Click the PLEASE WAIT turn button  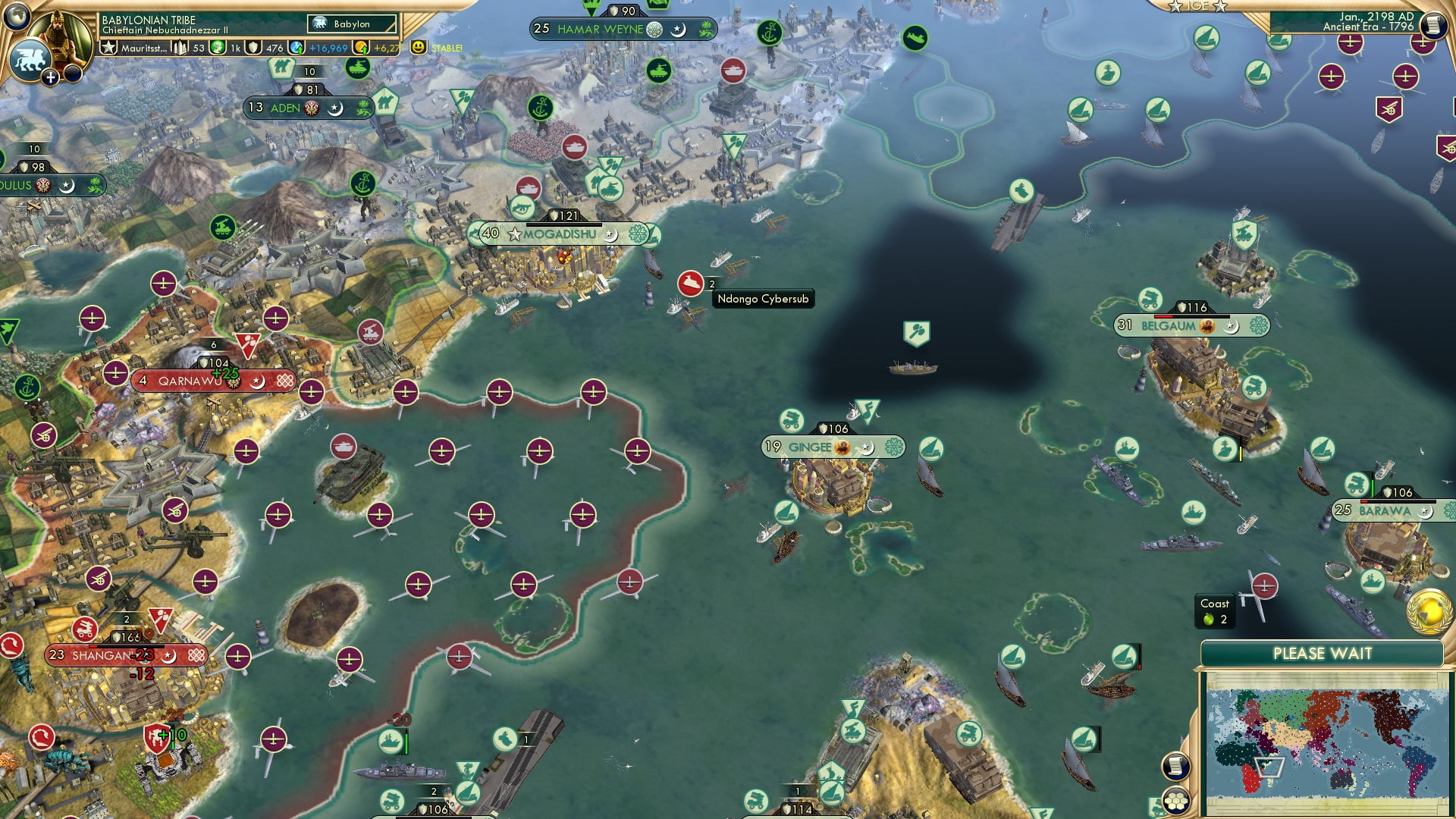[1323, 652]
